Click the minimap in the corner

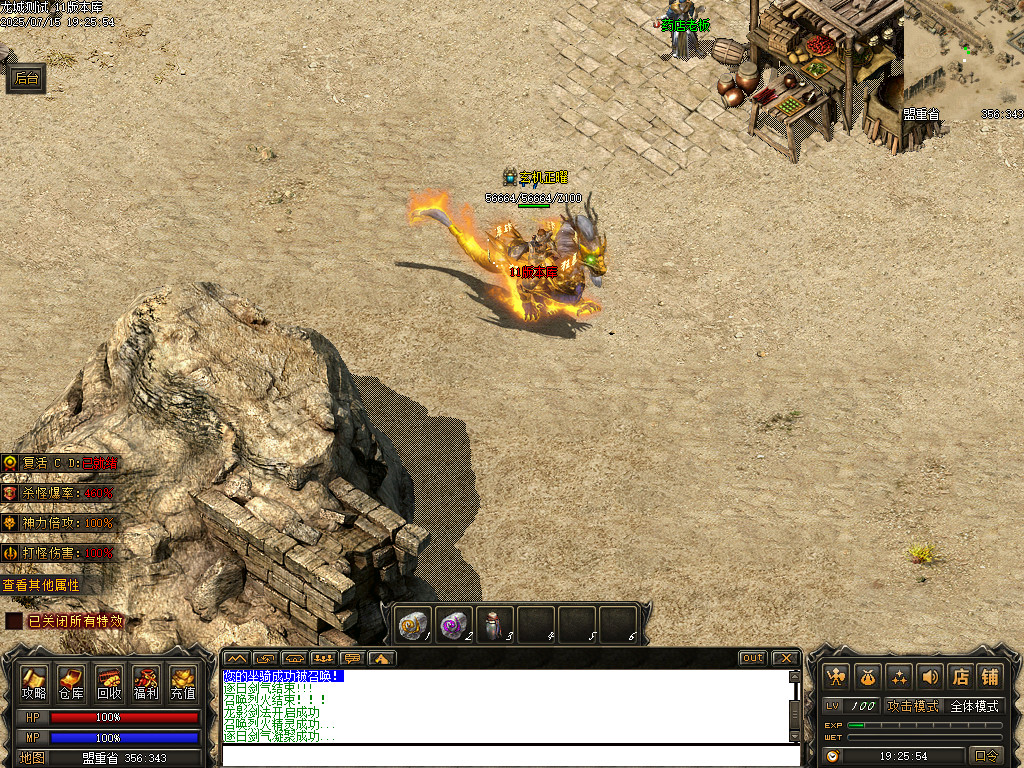click(963, 55)
